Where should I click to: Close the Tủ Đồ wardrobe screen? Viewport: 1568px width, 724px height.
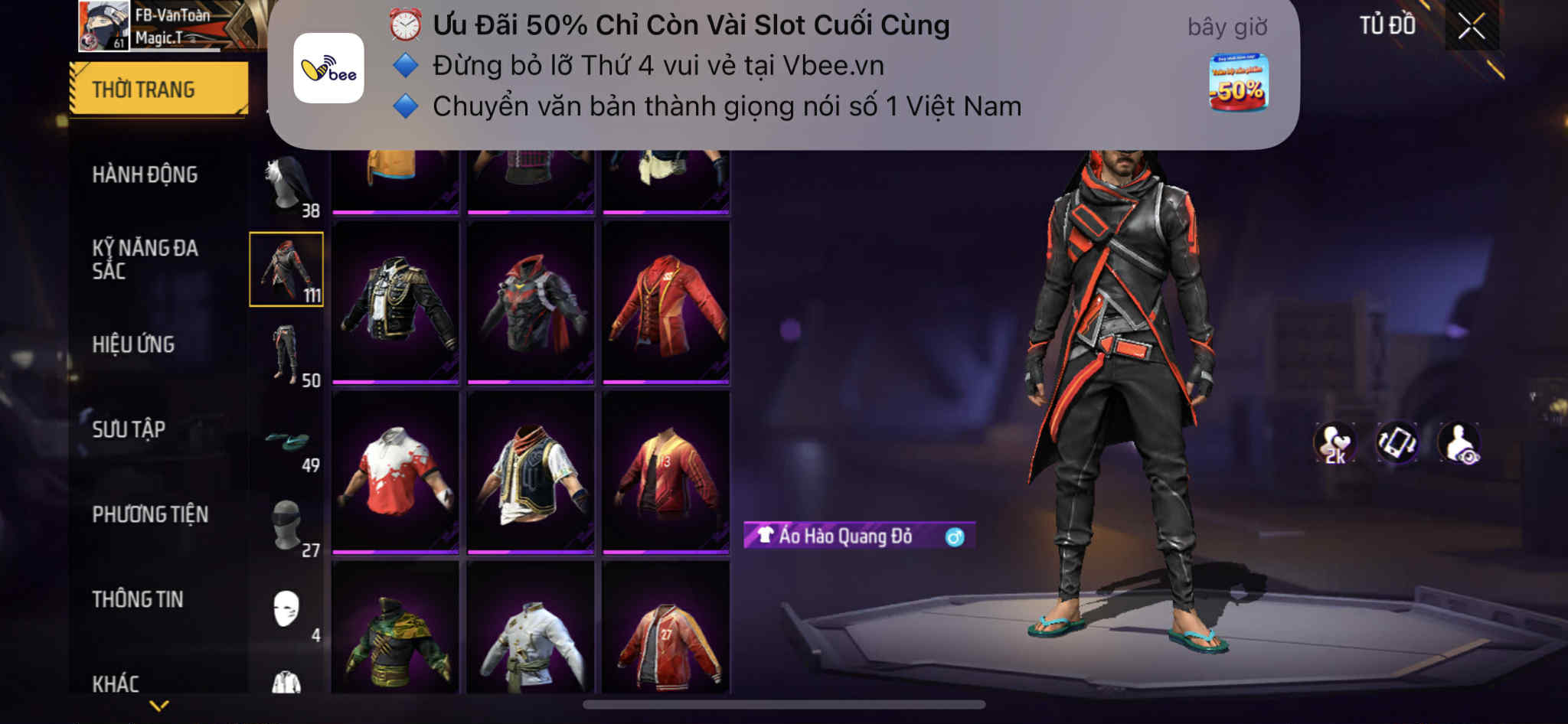tap(1471, 27)
